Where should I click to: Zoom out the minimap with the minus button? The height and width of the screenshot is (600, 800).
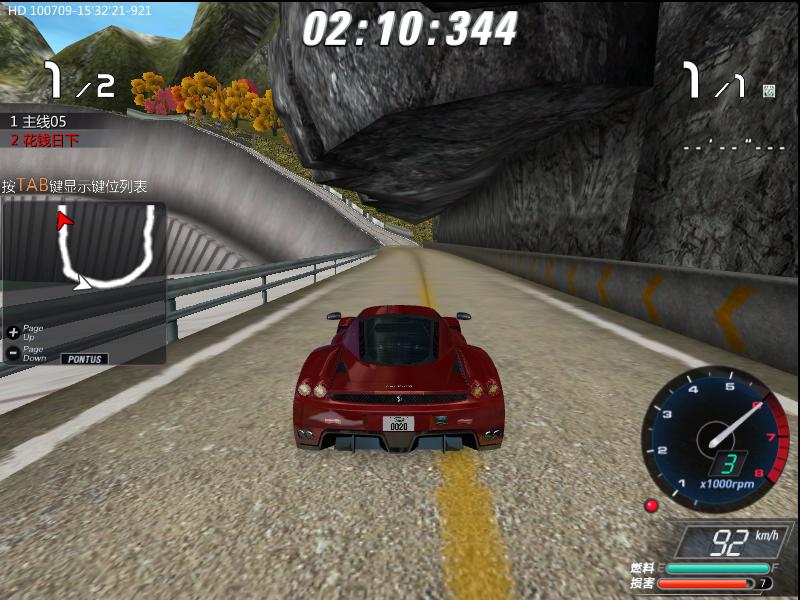tap(13, 353)
